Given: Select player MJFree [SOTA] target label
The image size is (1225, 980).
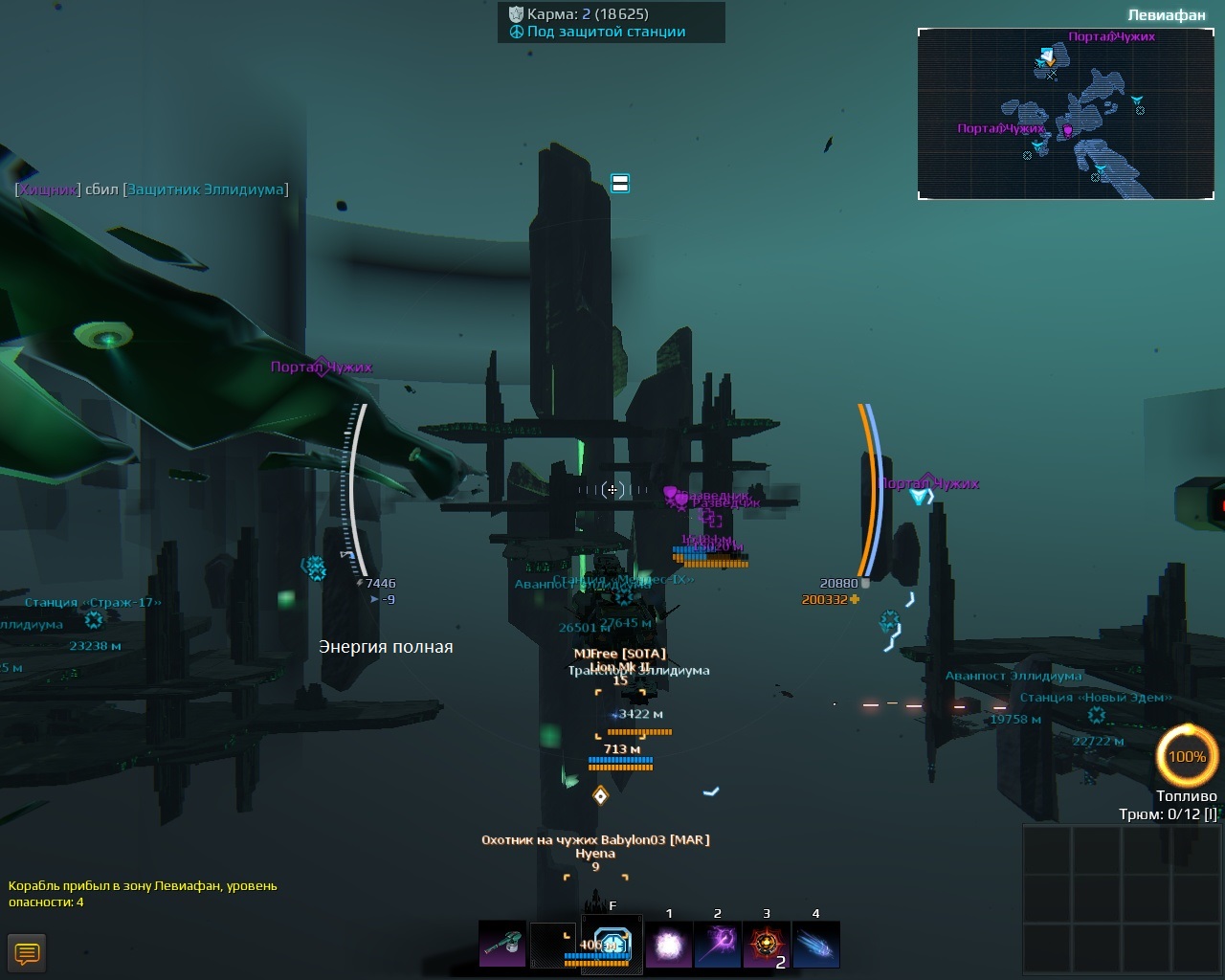Looking at the screenshot, I should (619, 653).
